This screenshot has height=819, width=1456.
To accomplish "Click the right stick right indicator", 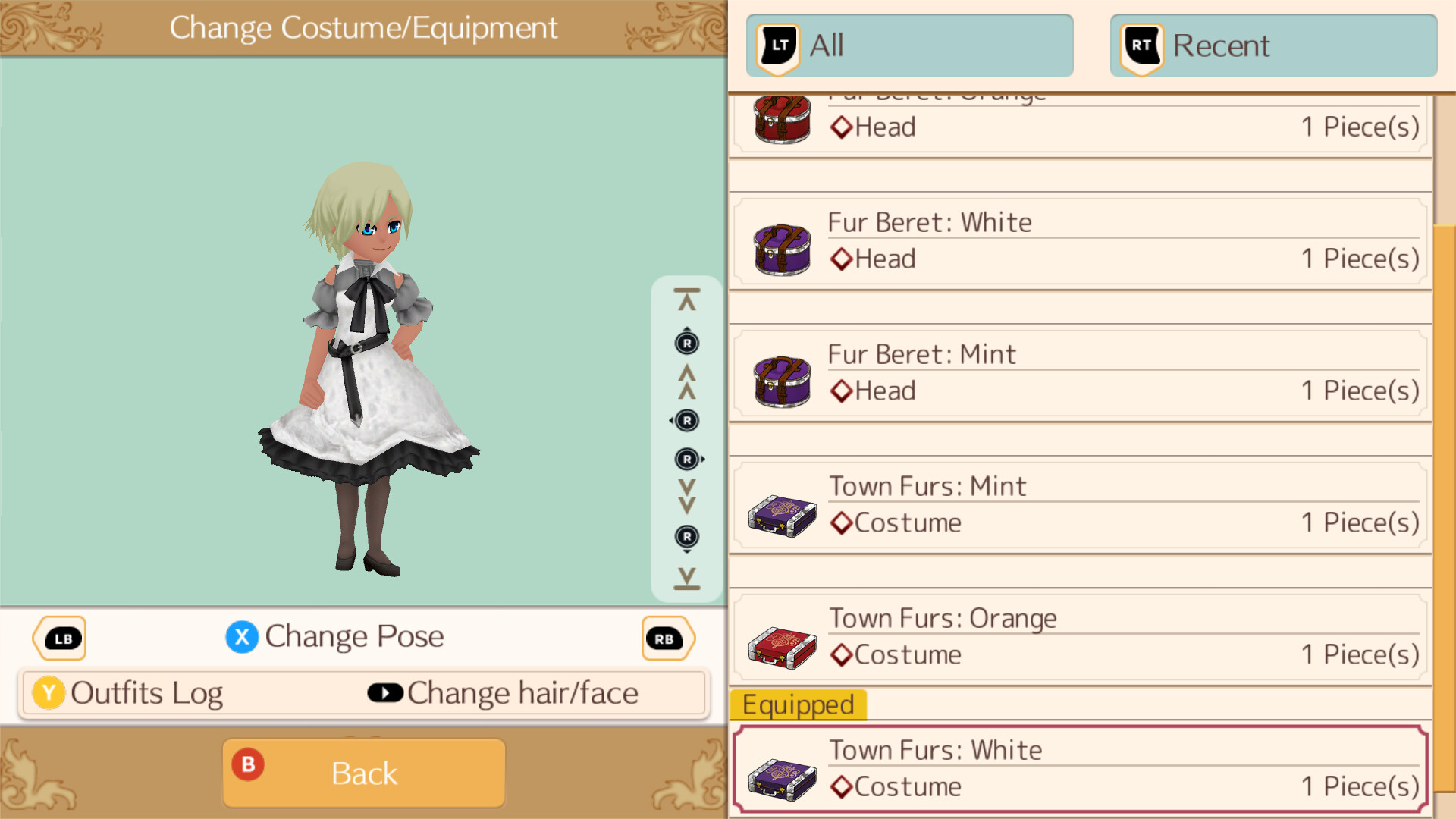I will pos(688,459).
